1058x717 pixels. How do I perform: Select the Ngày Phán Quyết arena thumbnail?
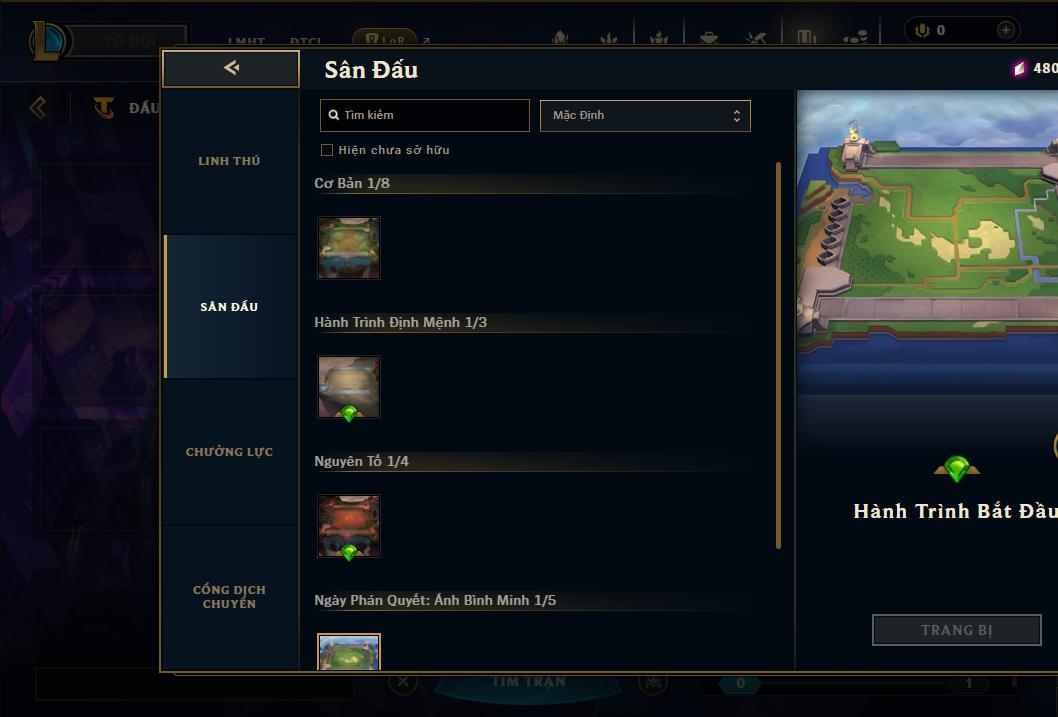click(349, 652)
